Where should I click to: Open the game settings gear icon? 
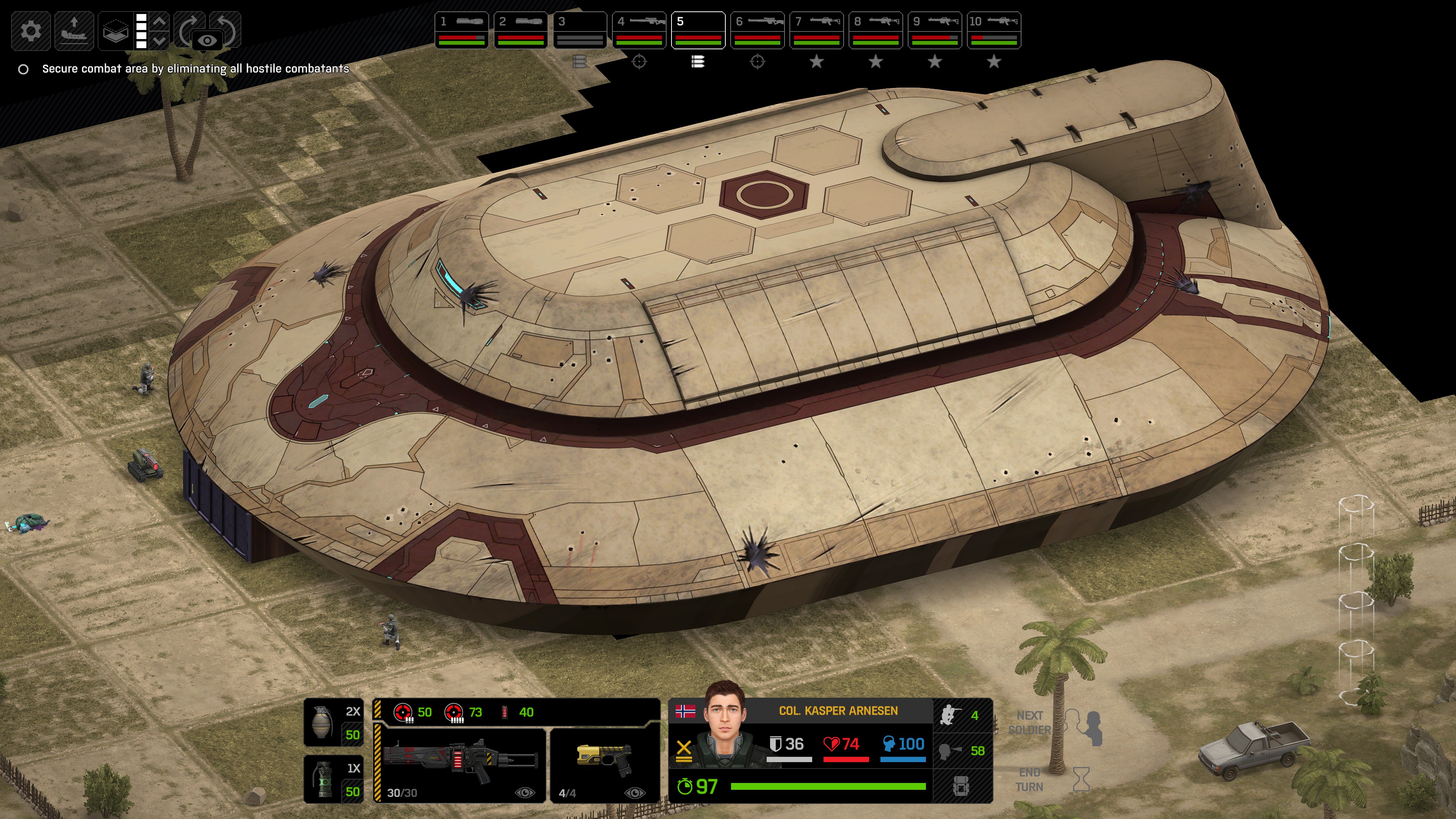pyautogui.click(x=31, y=30)
